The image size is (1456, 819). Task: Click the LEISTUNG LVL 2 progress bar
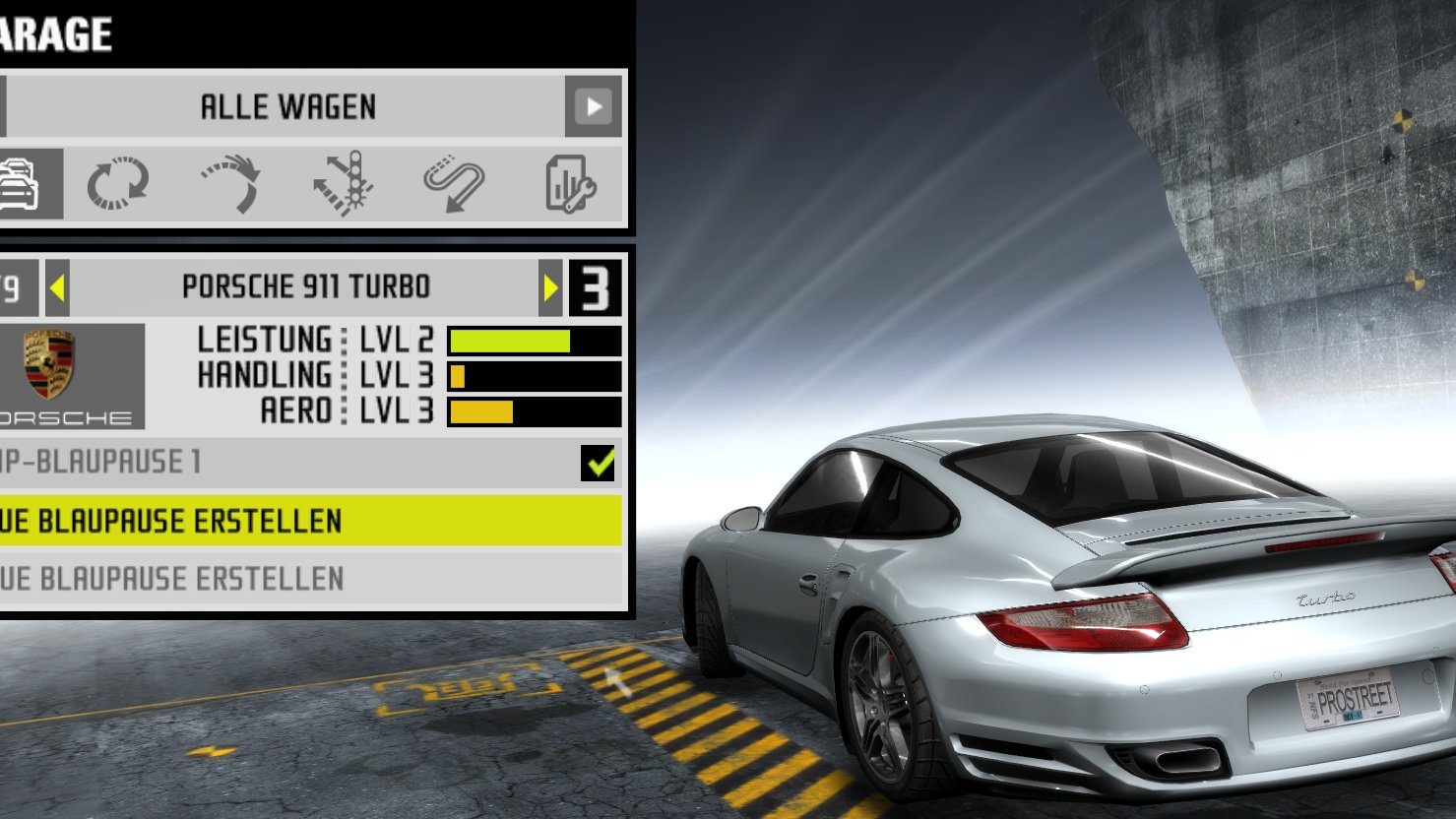(534, 341)
